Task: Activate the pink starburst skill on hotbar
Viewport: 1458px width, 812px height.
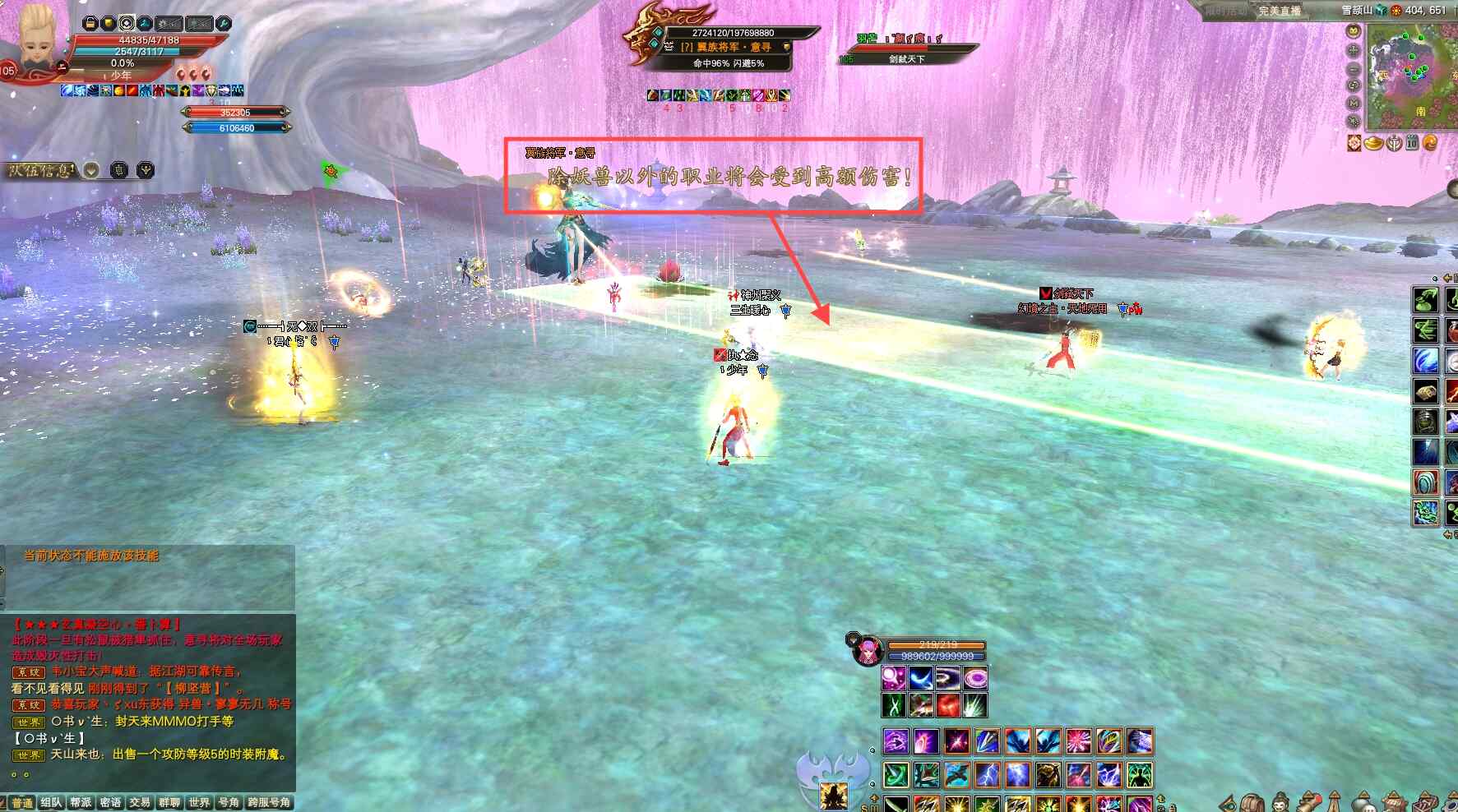Action: tap(1078, 741)
